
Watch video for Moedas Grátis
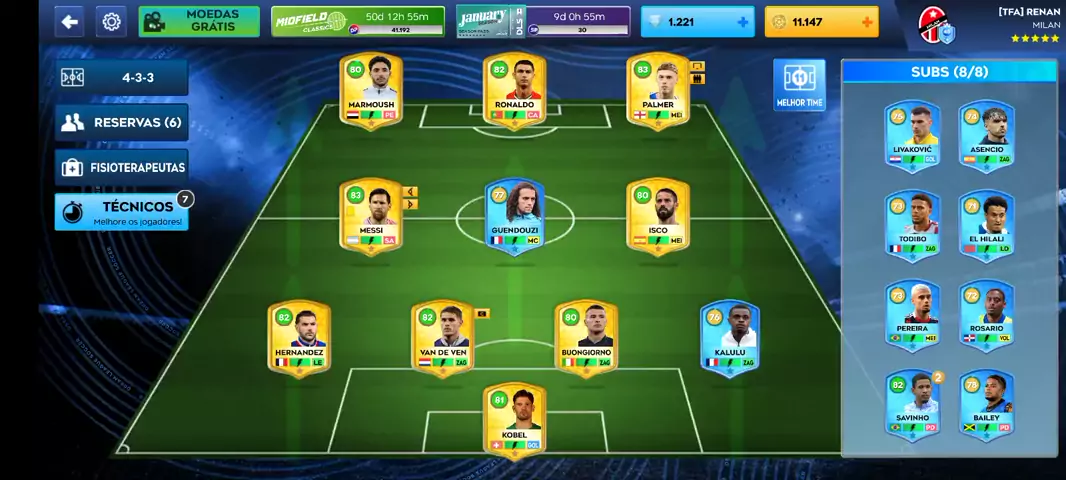[198, 21]
